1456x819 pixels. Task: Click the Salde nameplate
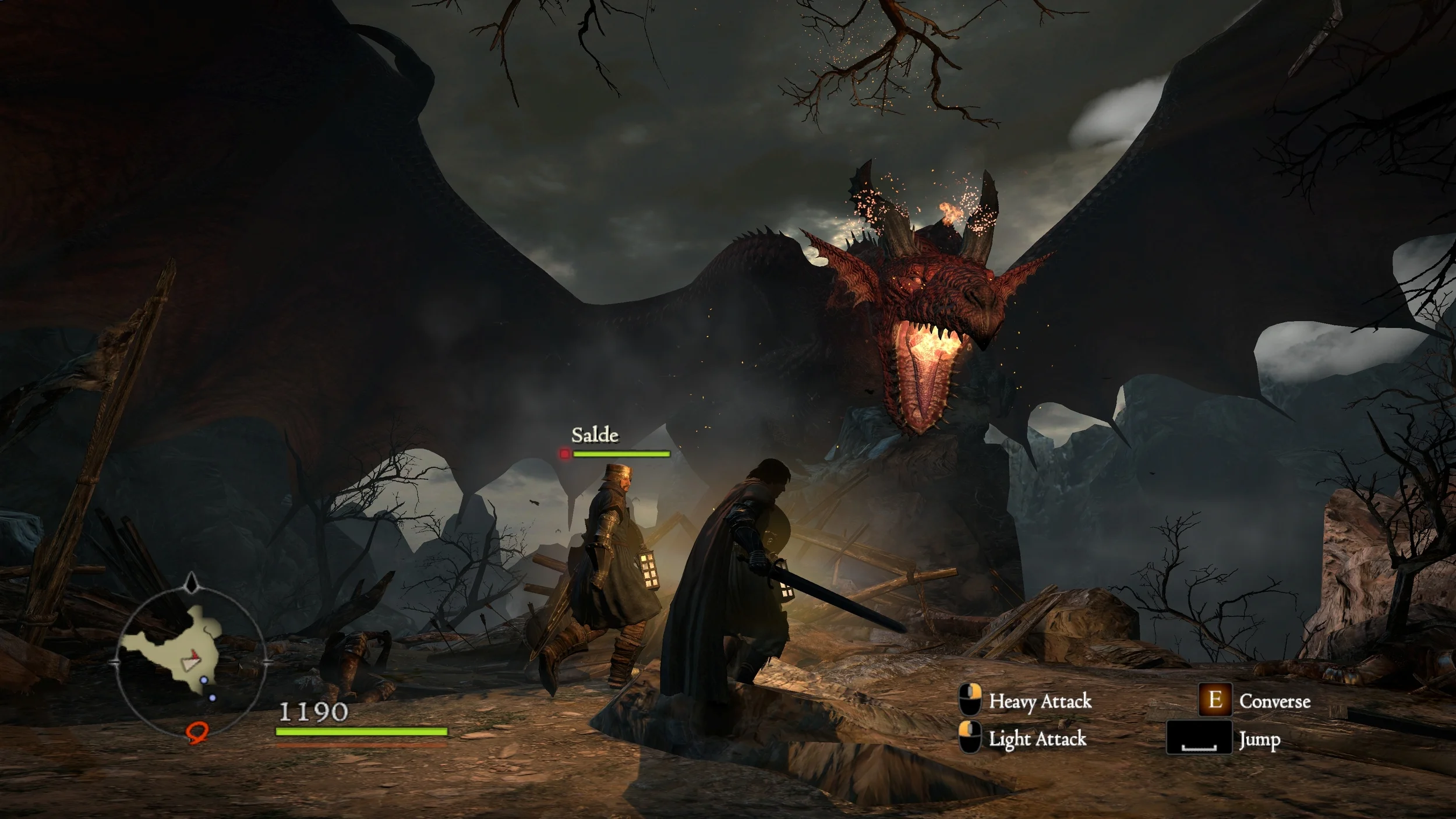pos(595,435)
